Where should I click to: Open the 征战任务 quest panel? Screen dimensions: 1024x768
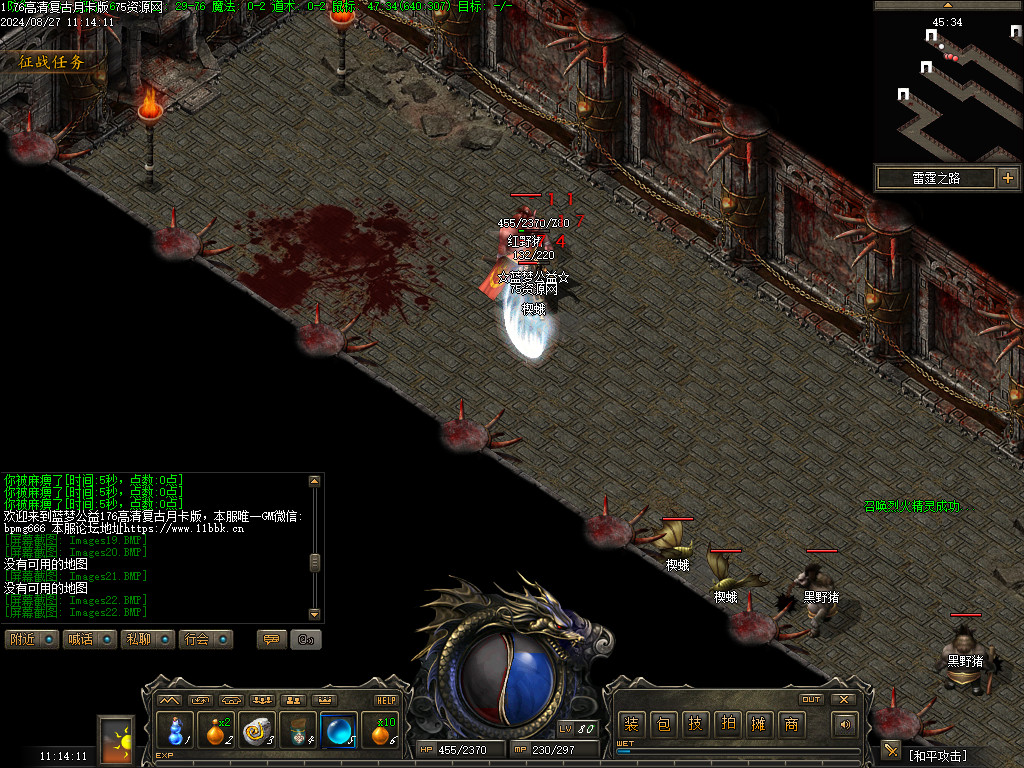click(52, 61)
